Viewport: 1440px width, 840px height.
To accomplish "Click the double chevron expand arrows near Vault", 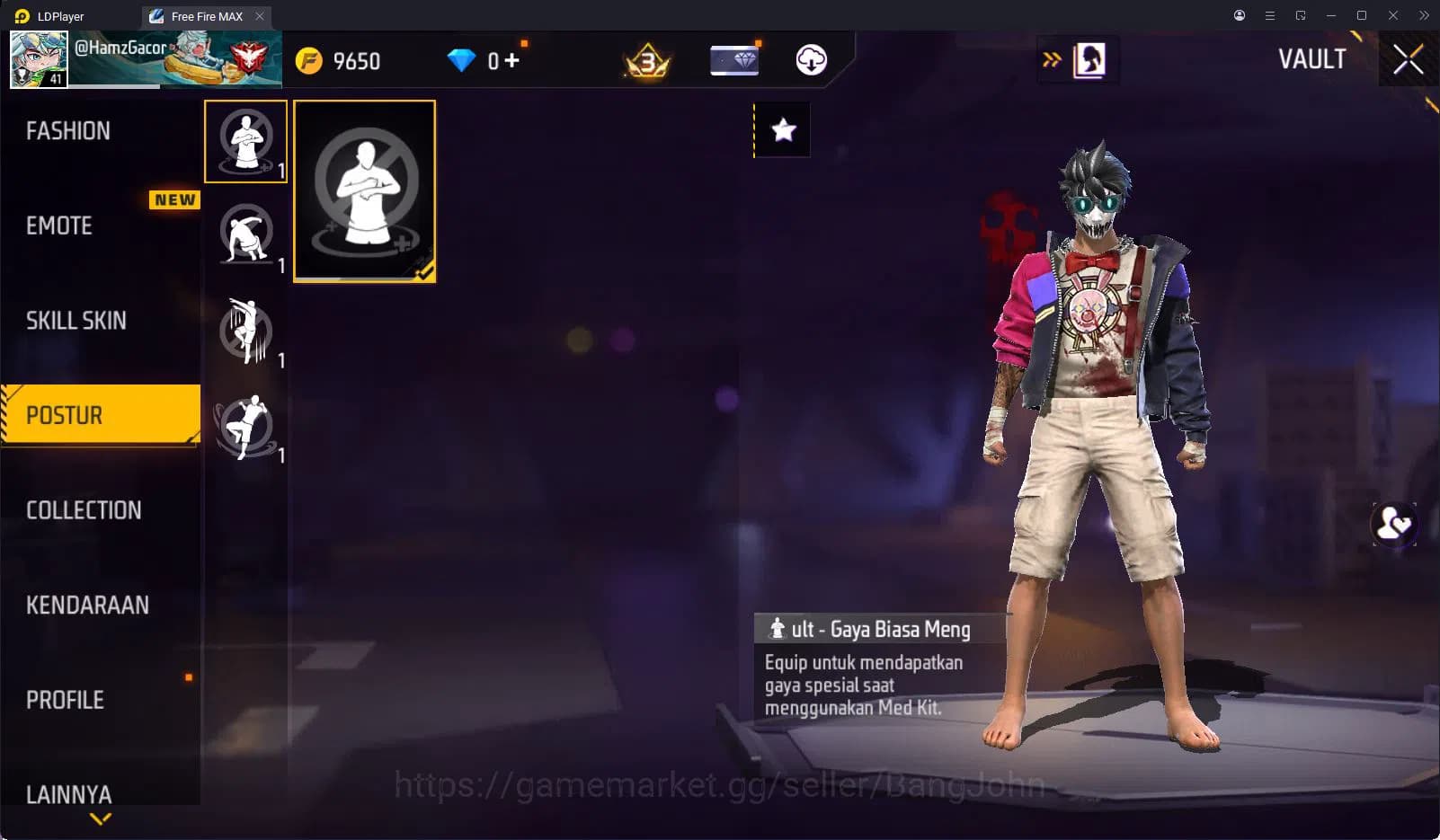I will (x=1050, y=57).
